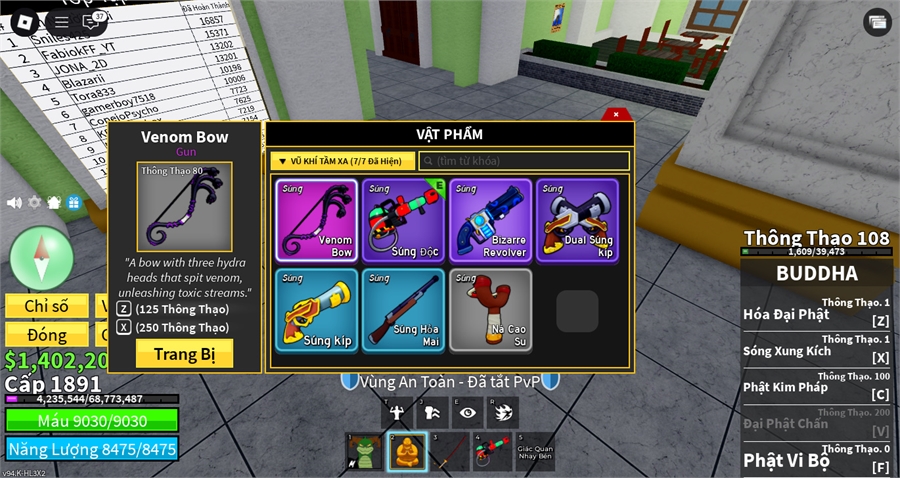
Task: Pick the Dual Súng Kíp slot
Action: click(x=577, y=221)
